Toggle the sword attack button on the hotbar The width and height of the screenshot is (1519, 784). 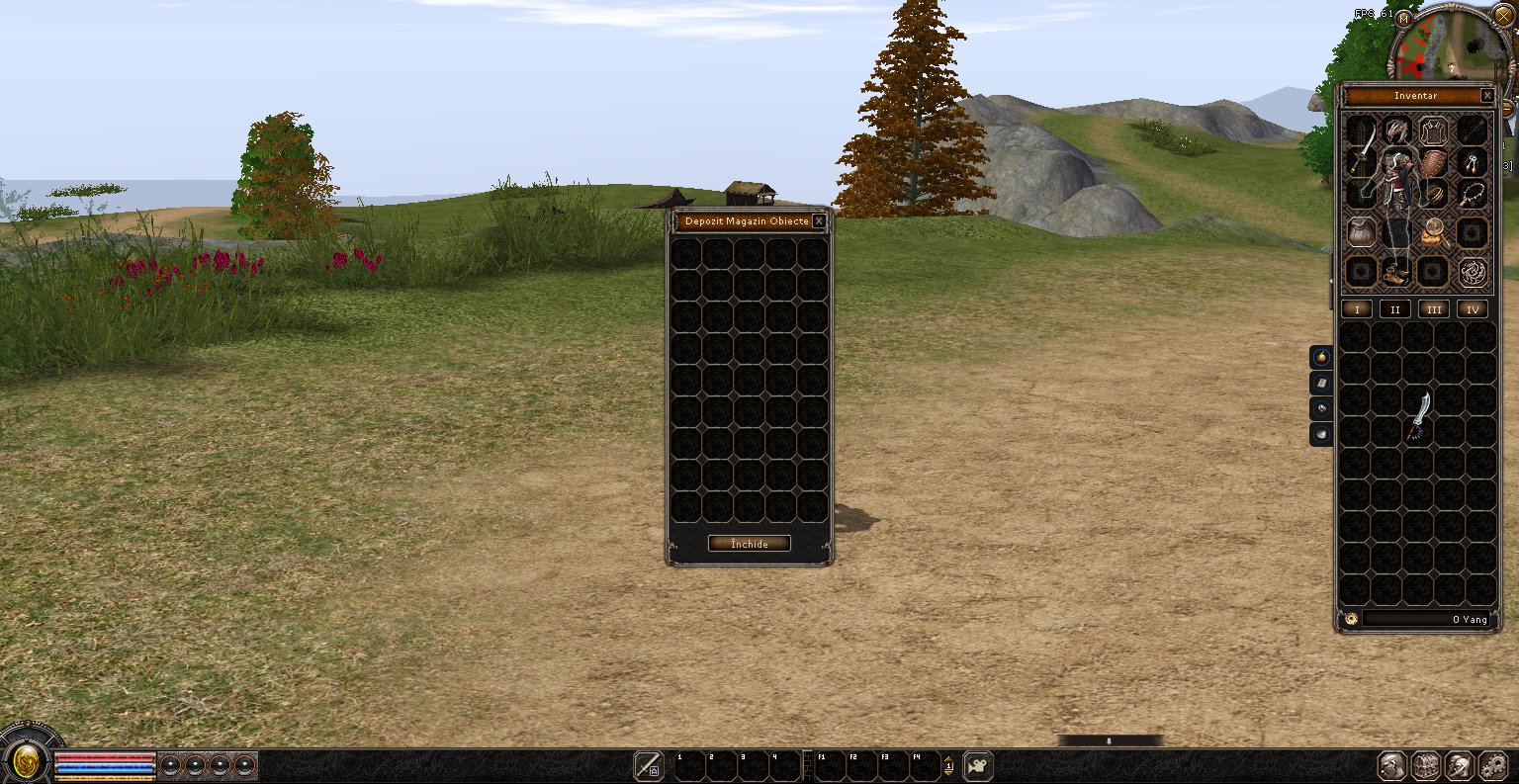pyautogui.click(x=649, y=766)
